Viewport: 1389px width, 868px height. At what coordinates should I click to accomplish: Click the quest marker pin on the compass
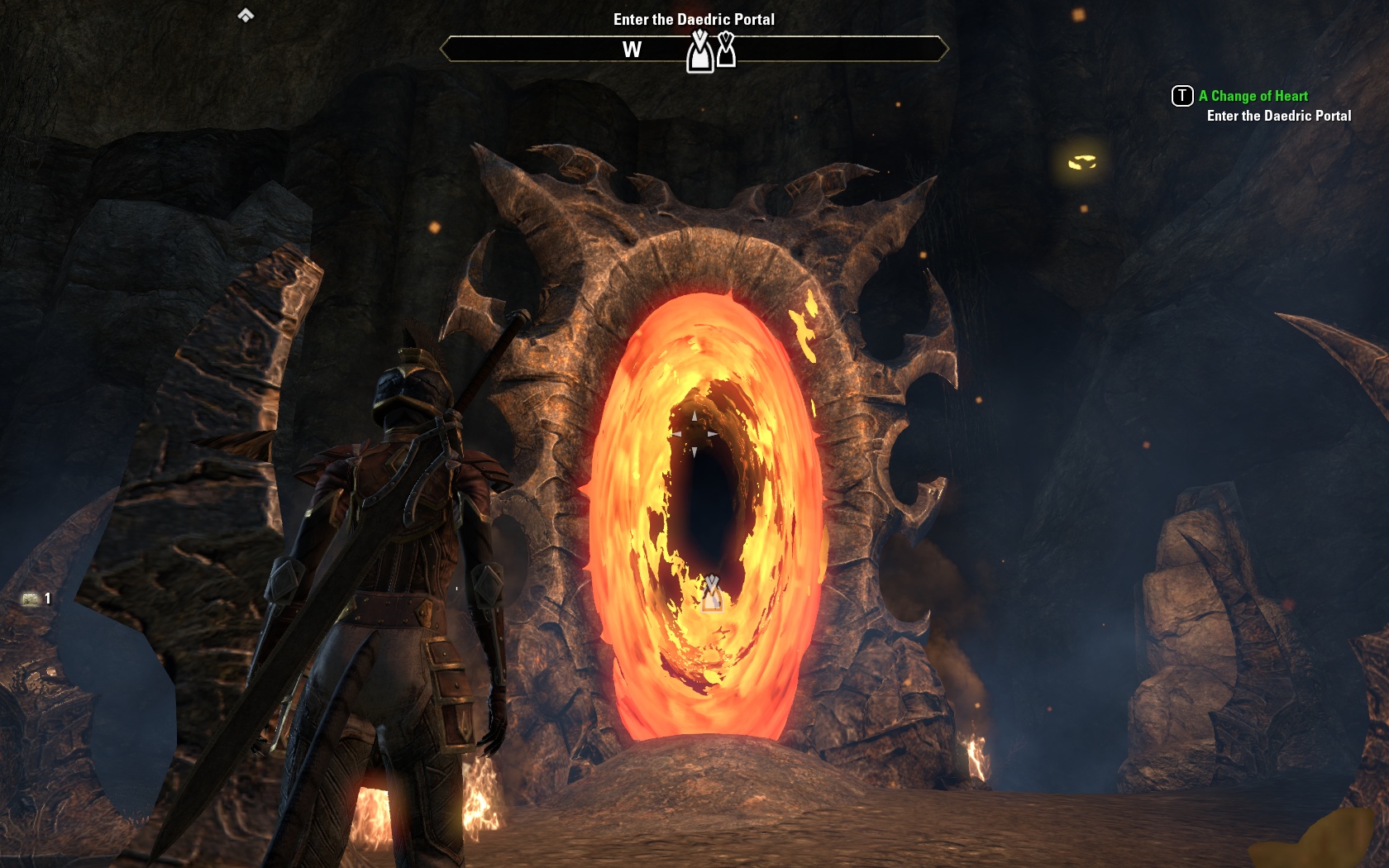700,52
